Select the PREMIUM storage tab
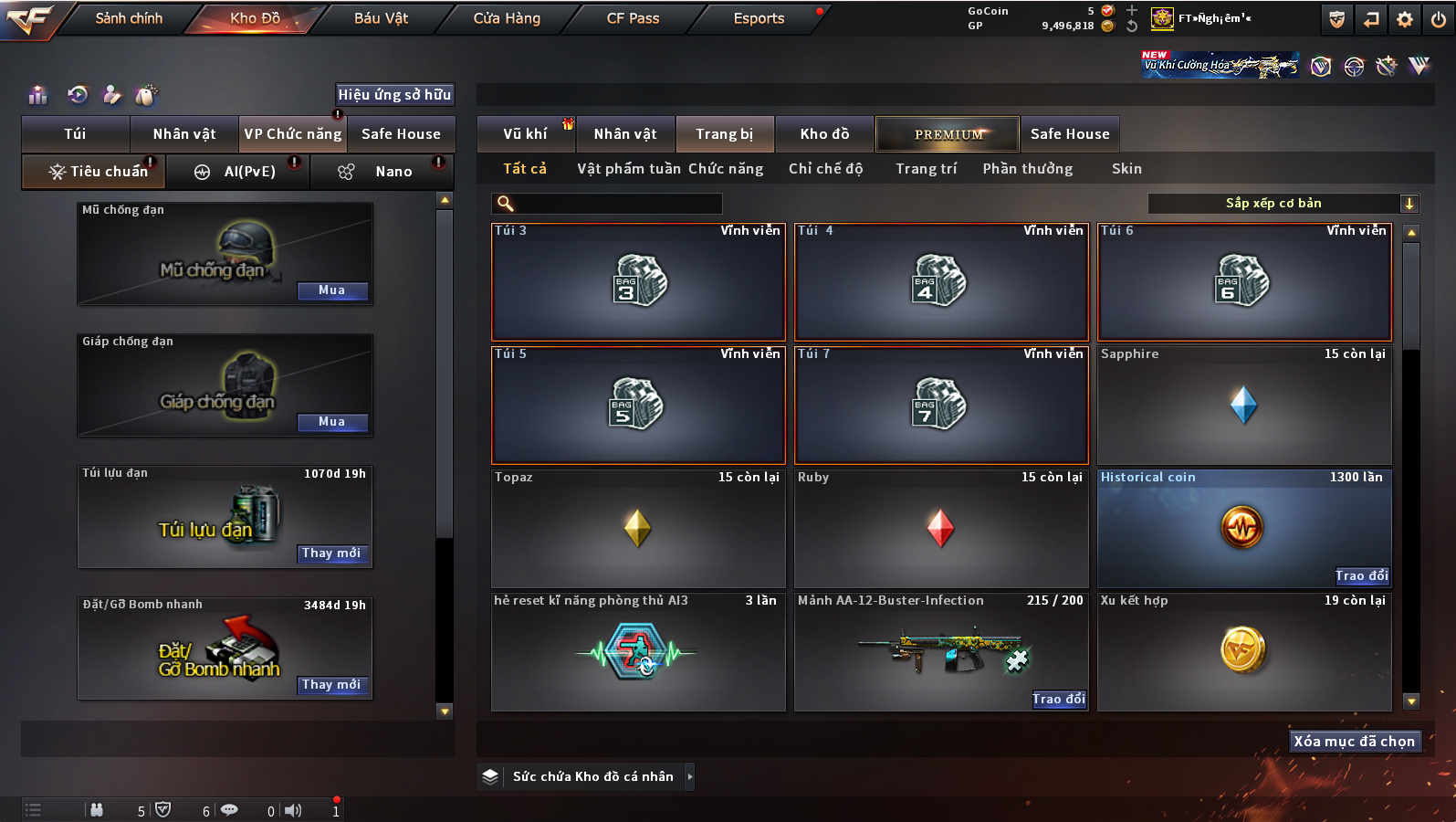The image size is (1456, 822). 948,134
